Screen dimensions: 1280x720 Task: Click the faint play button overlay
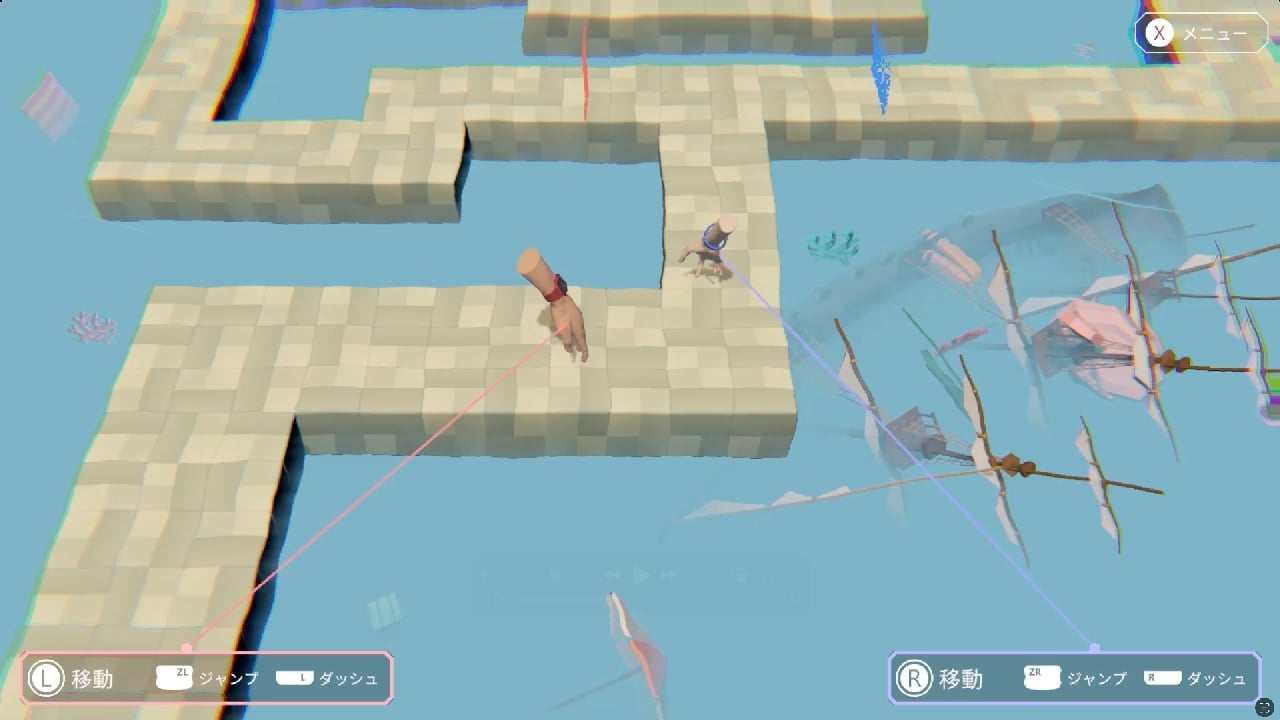pyautogui.click(x=642, y=576)
